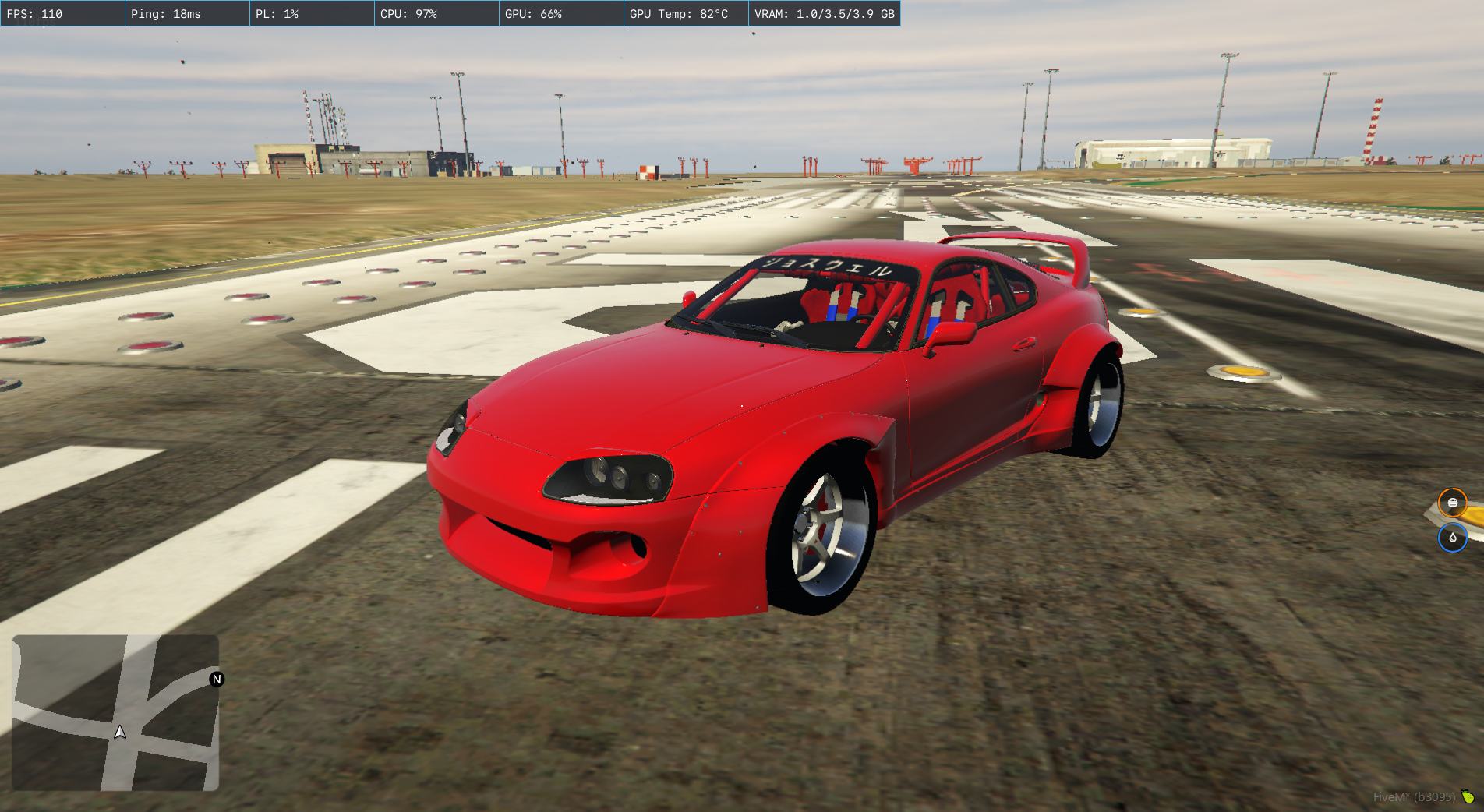
Task: Click the player arrow on the minimap
Action: click(120, 732)
